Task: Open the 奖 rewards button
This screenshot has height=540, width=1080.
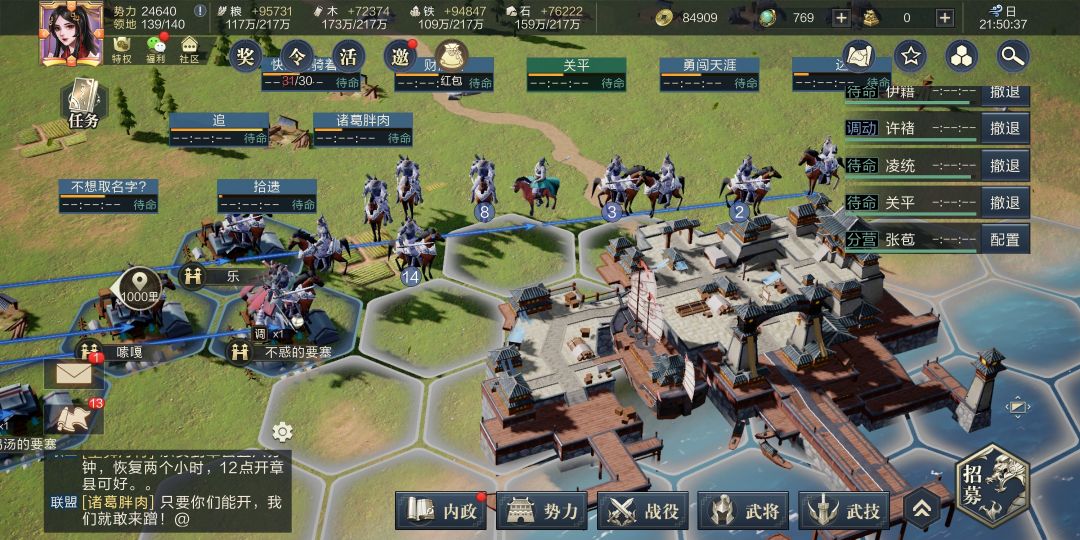Action: click(x=245, y=56)
